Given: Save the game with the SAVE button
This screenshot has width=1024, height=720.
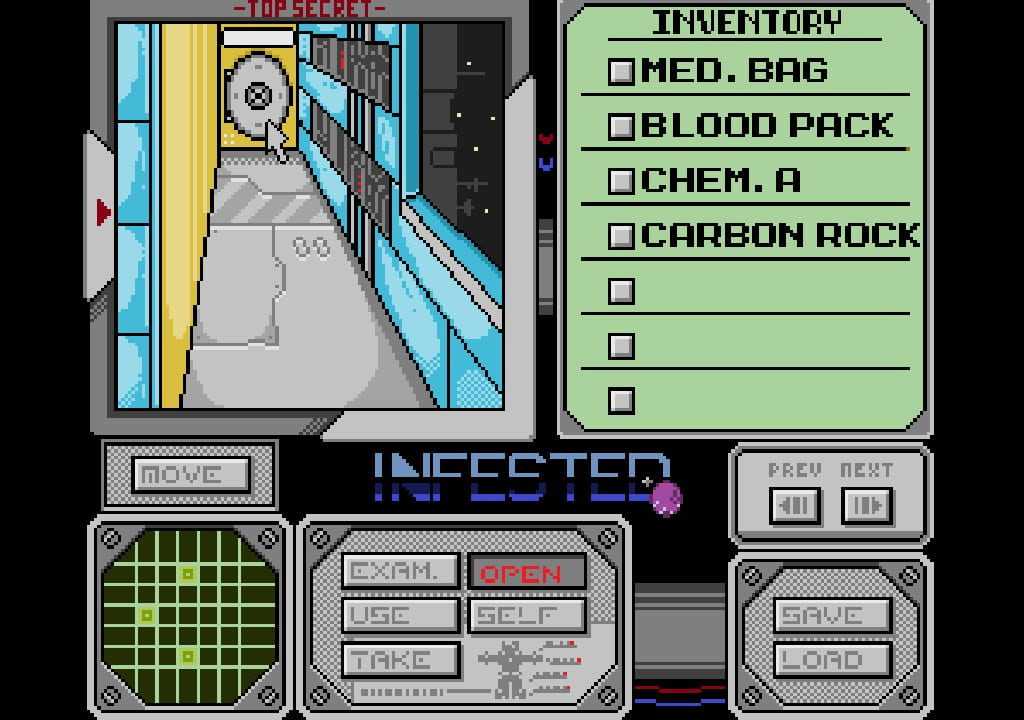Looking at the screenshot, I should (832, 616).
